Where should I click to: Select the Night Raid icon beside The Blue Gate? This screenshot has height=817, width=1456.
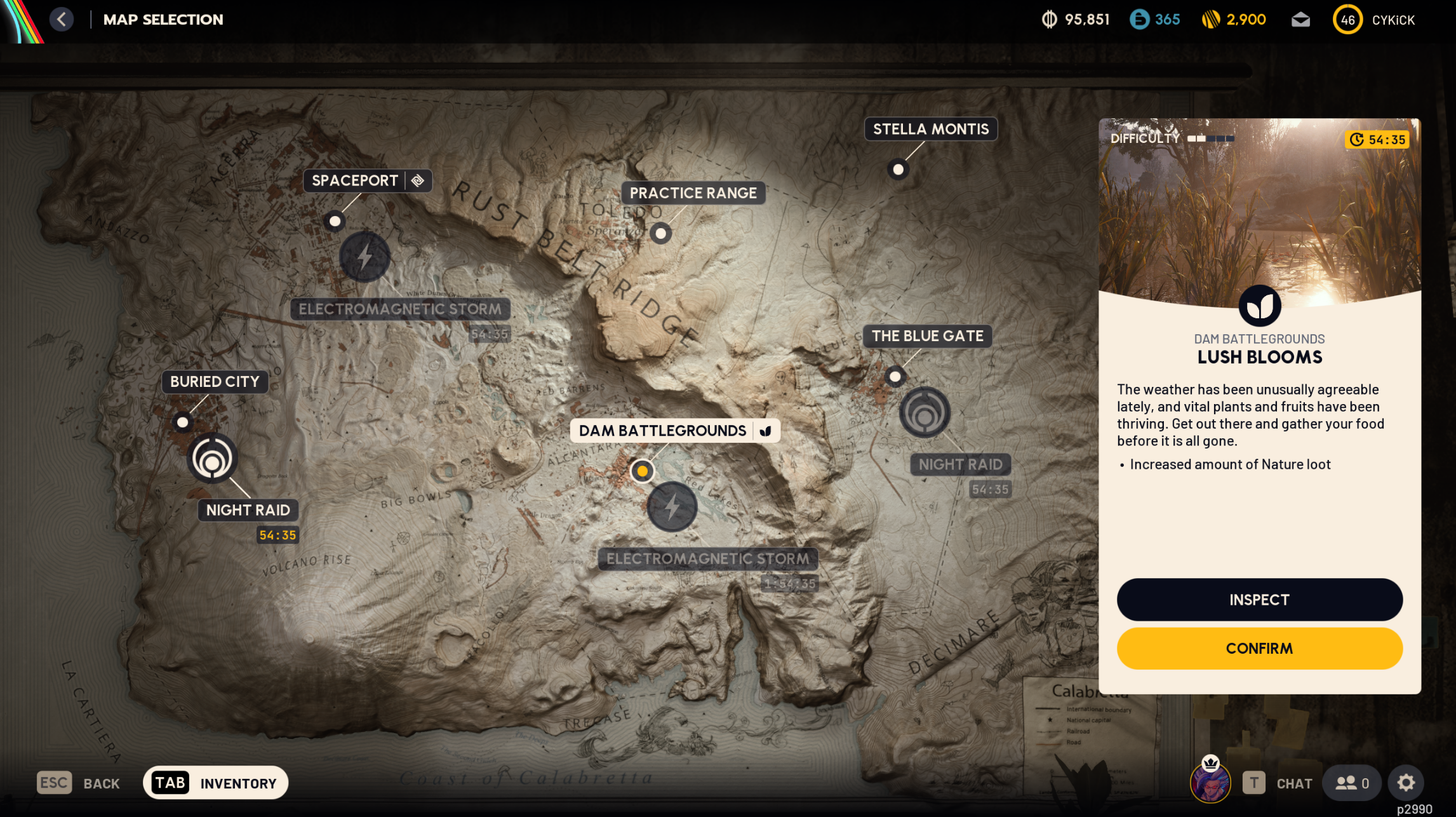[926, 412]
